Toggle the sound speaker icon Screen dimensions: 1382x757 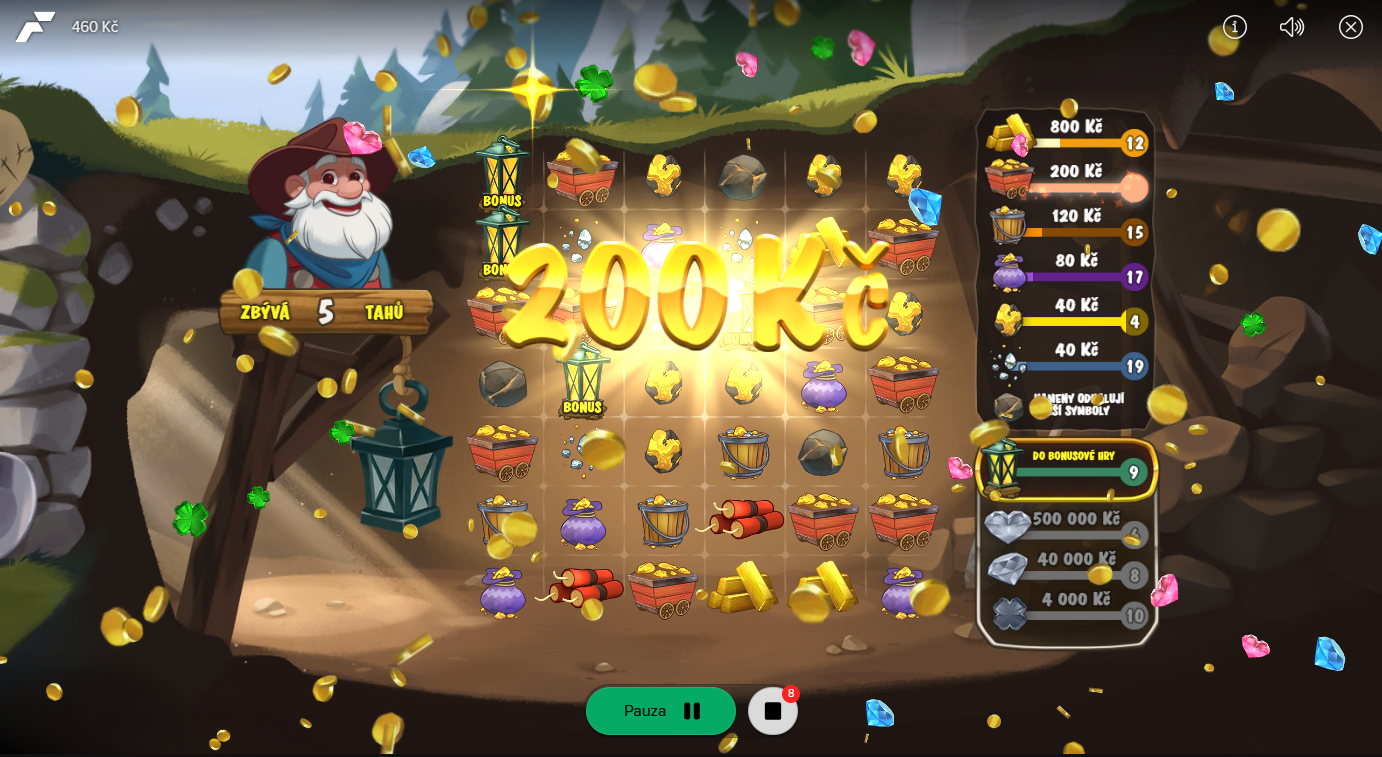click(x=1292, y=27)
